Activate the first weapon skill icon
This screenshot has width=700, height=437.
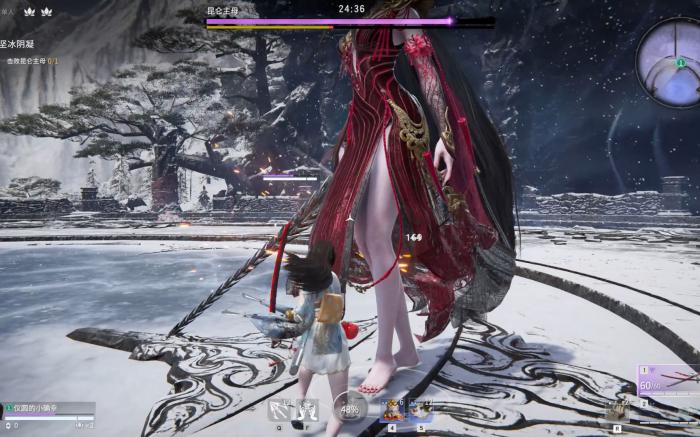tap(280, 409)
